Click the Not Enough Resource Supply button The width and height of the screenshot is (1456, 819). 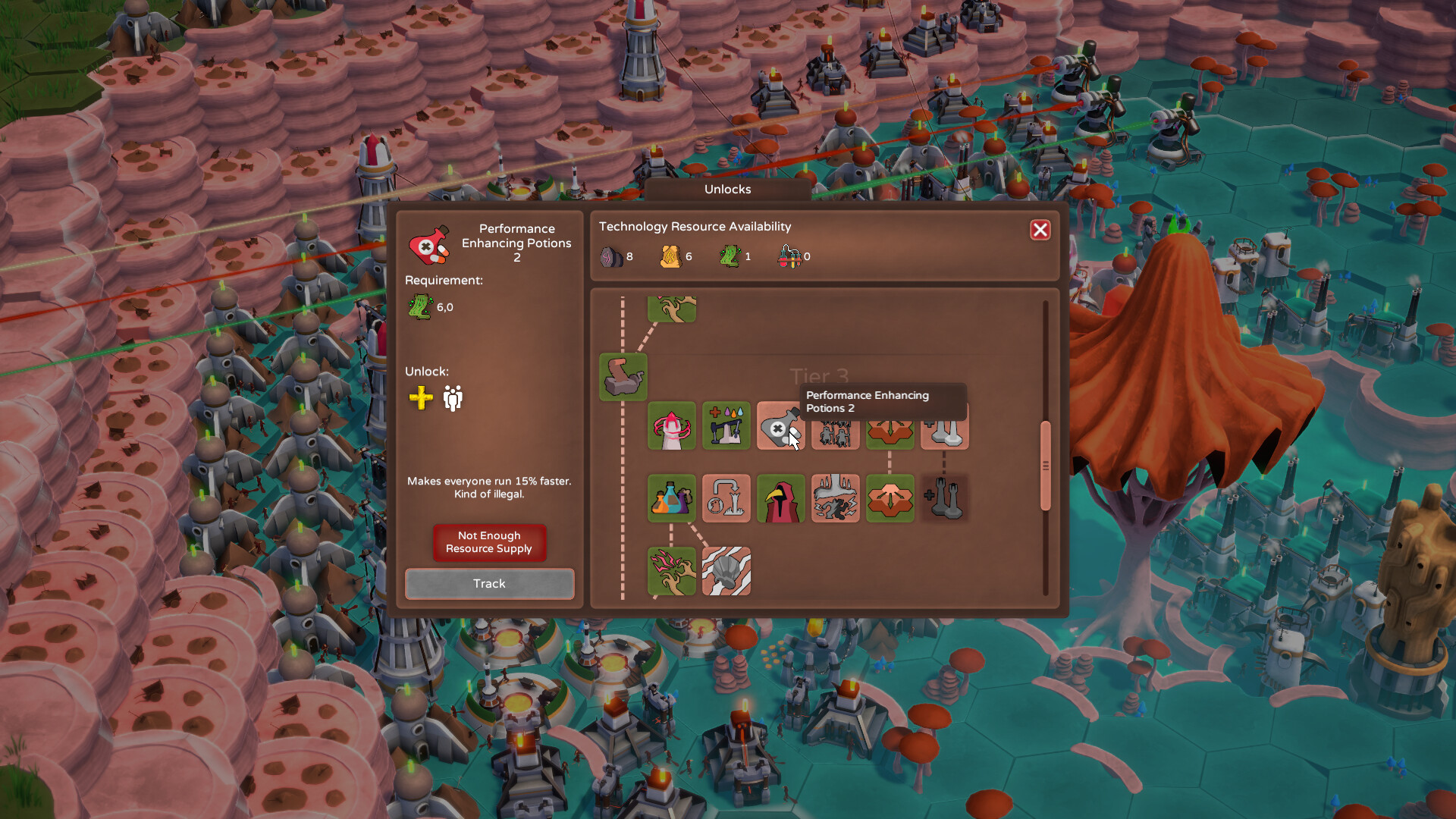point(488,542)
